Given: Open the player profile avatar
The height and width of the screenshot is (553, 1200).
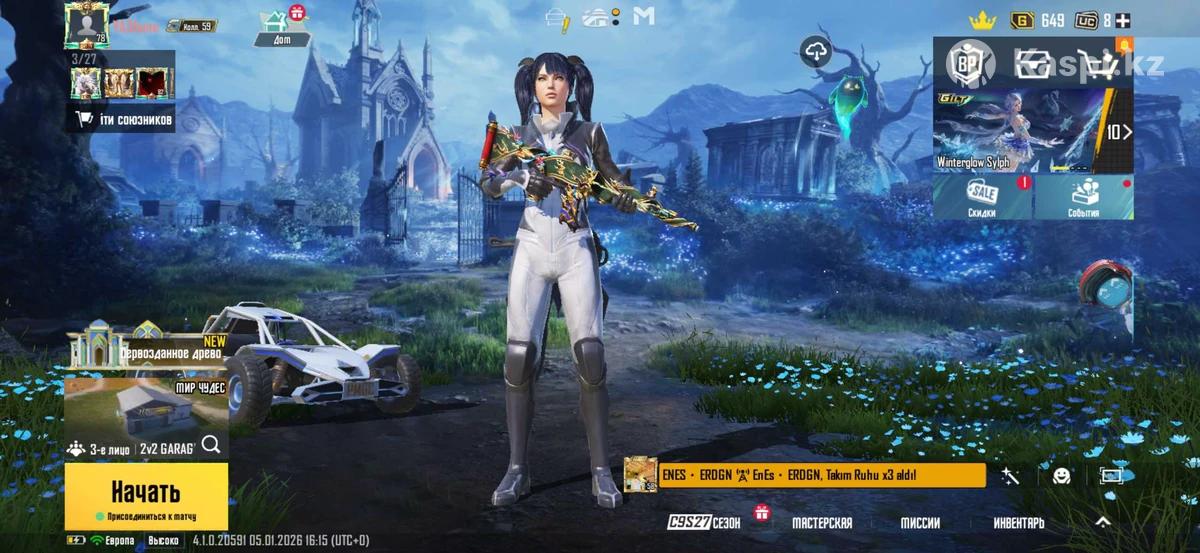Looking at the screenshot, I should point(86,24).
